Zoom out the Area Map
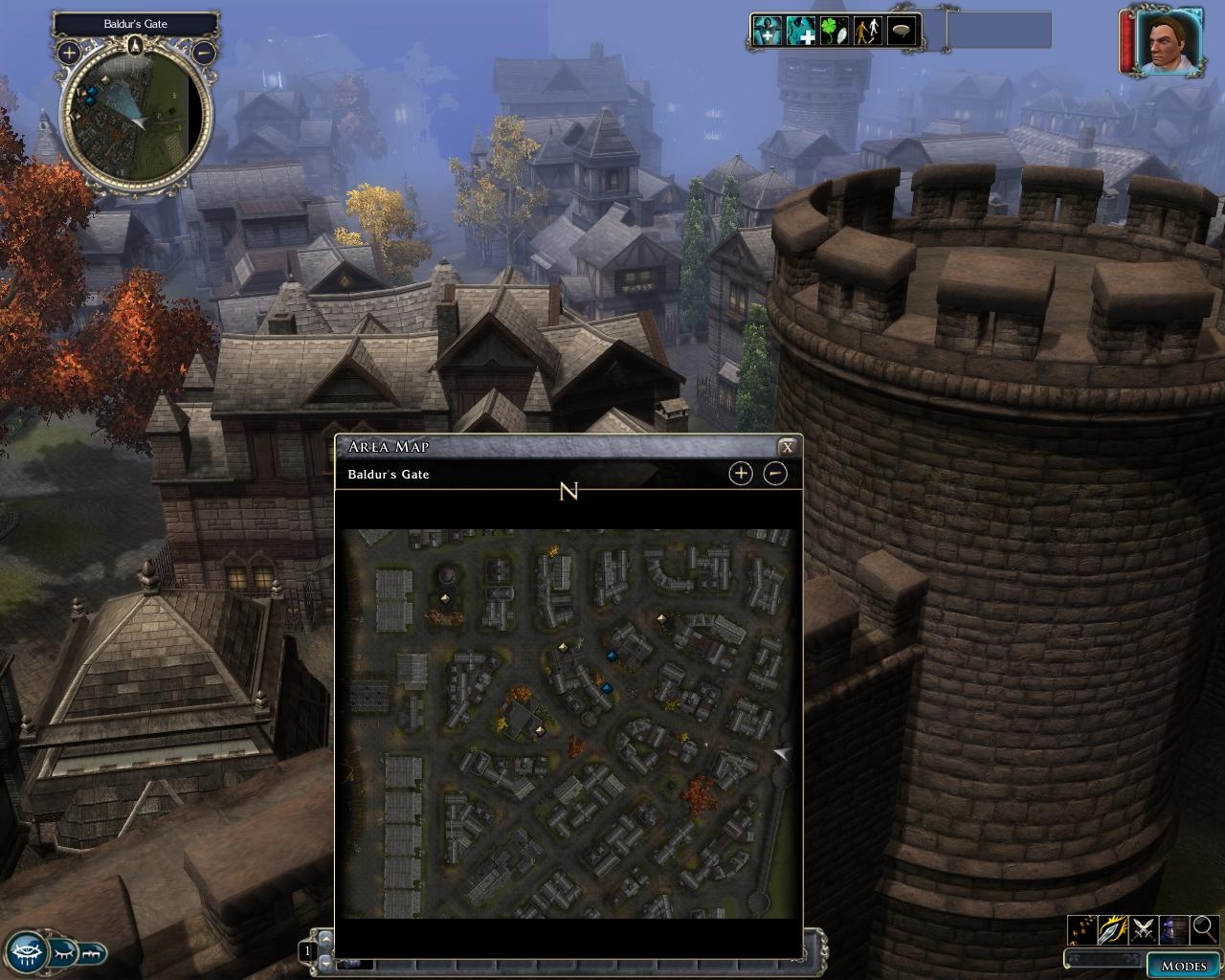Image resolution: width=1225 pixels, height=980 pixels. [775, 473]
